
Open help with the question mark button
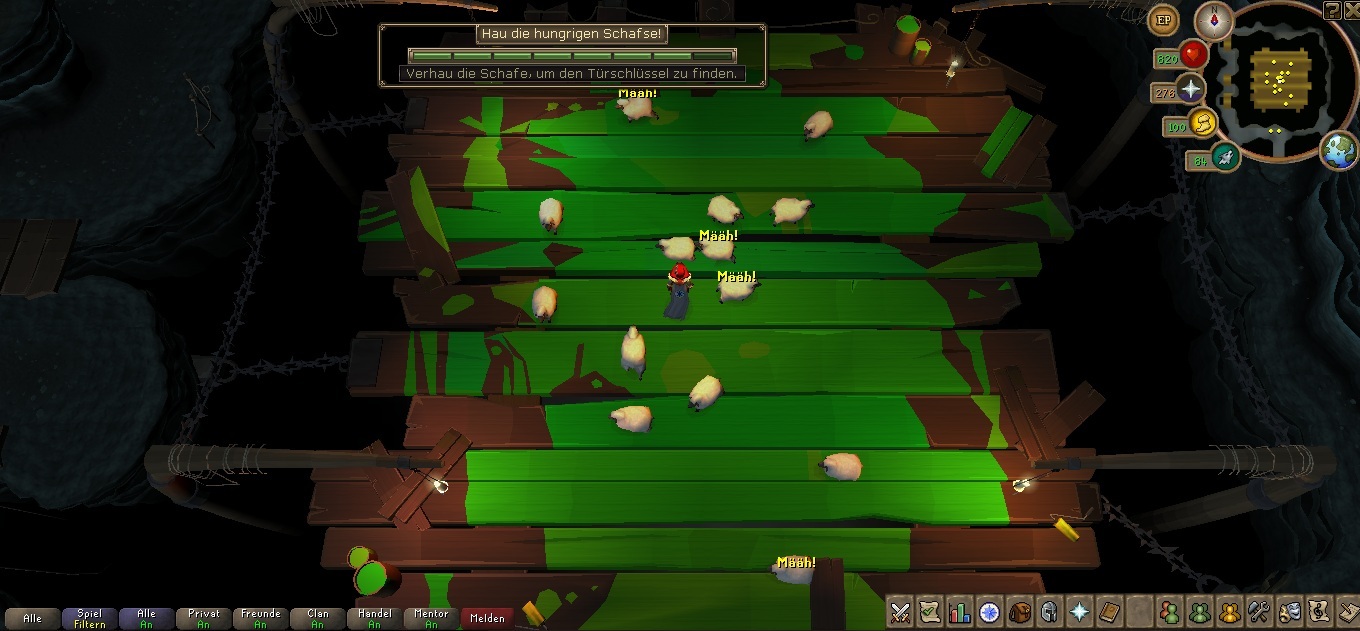tap(1333, 10)
